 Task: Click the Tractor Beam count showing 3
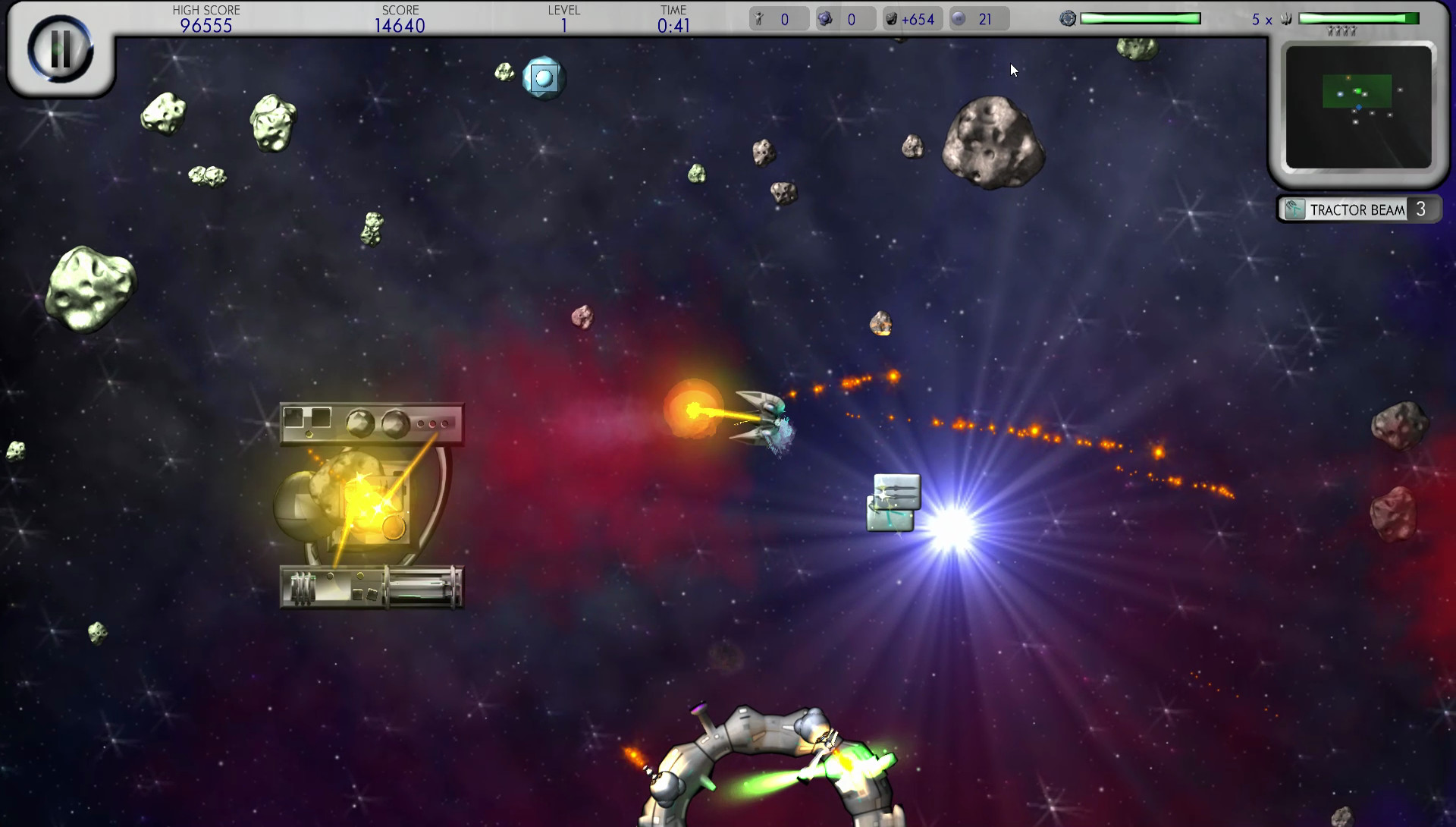(1421, 209)
